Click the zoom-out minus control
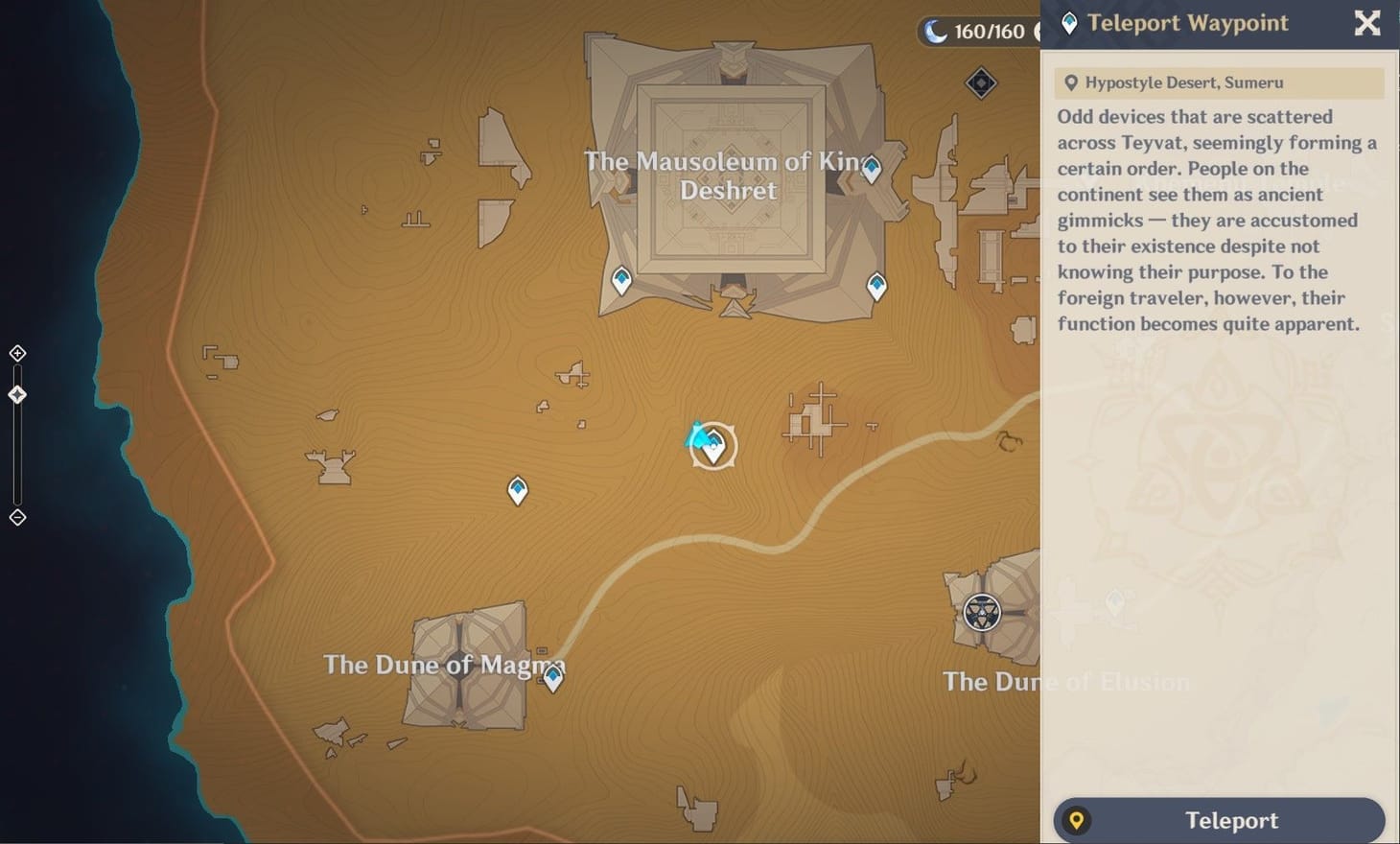Image resolution: width=1400 pixels, height=844 pixels. (16, 517)
